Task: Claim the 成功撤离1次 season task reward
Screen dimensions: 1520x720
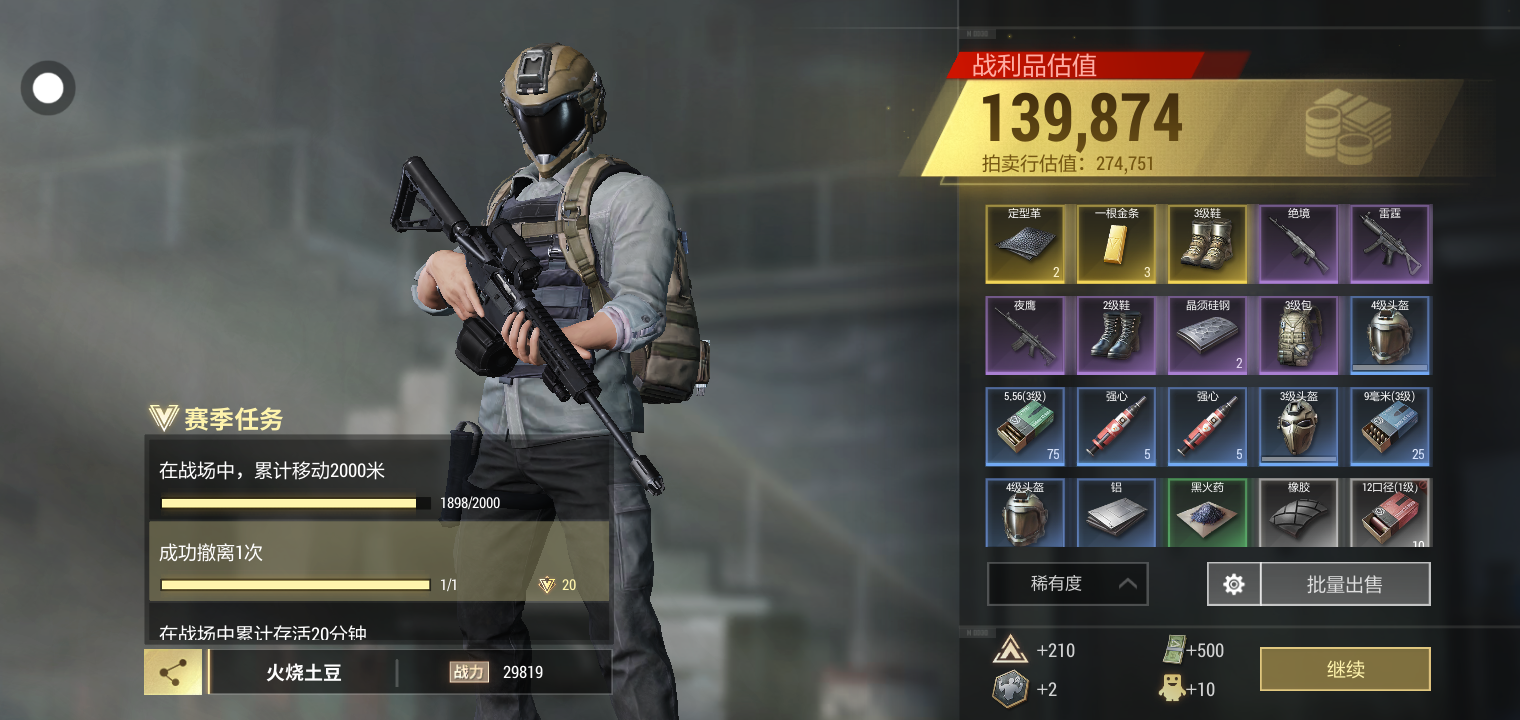Action: coord(557,585)
